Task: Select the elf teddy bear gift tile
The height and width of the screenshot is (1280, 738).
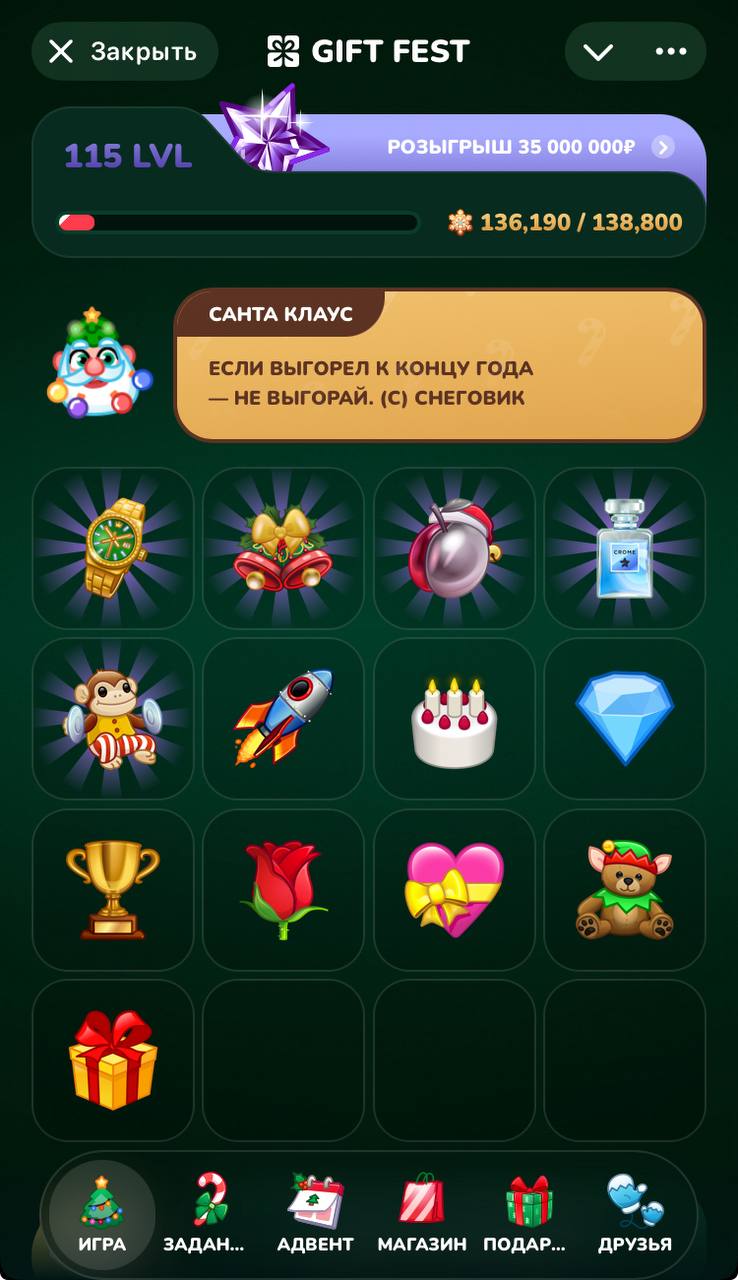Action: (x=624, y=889)
